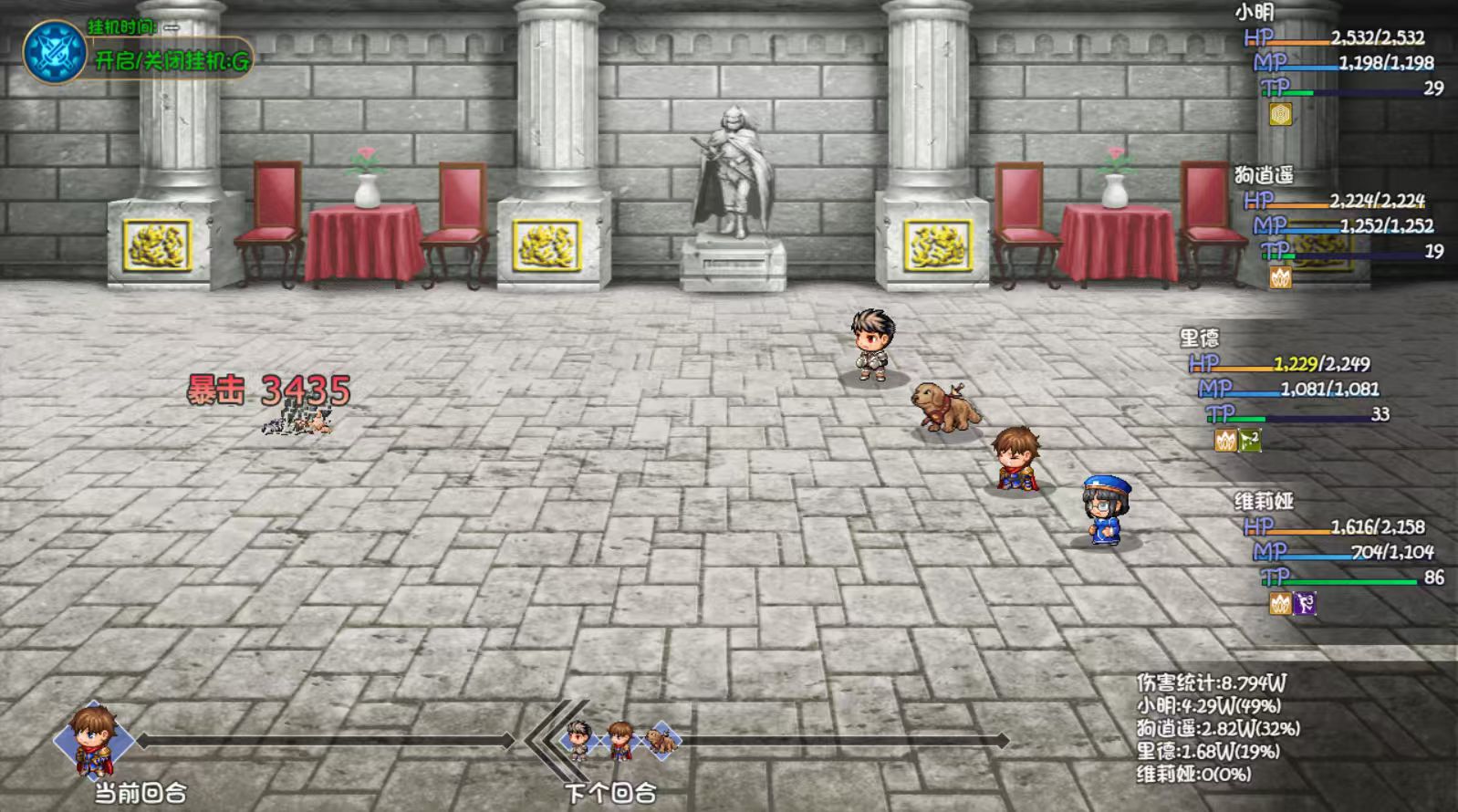Select the current turn hero portrait
This screenshot has width=1458, height=812.
coord(94,739)
